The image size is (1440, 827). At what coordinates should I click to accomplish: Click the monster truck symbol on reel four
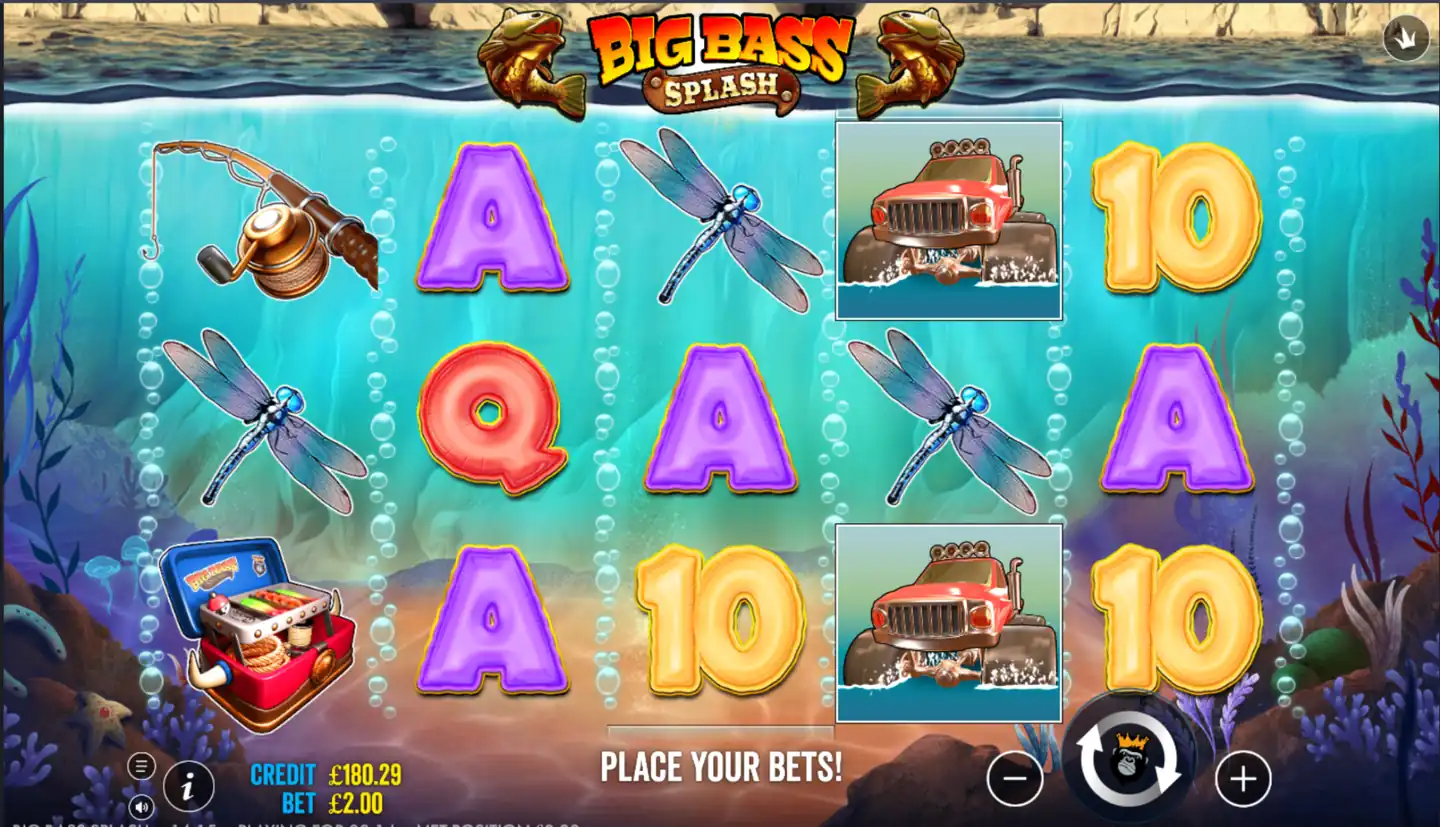pyautogui.click(x=948, y=217)
